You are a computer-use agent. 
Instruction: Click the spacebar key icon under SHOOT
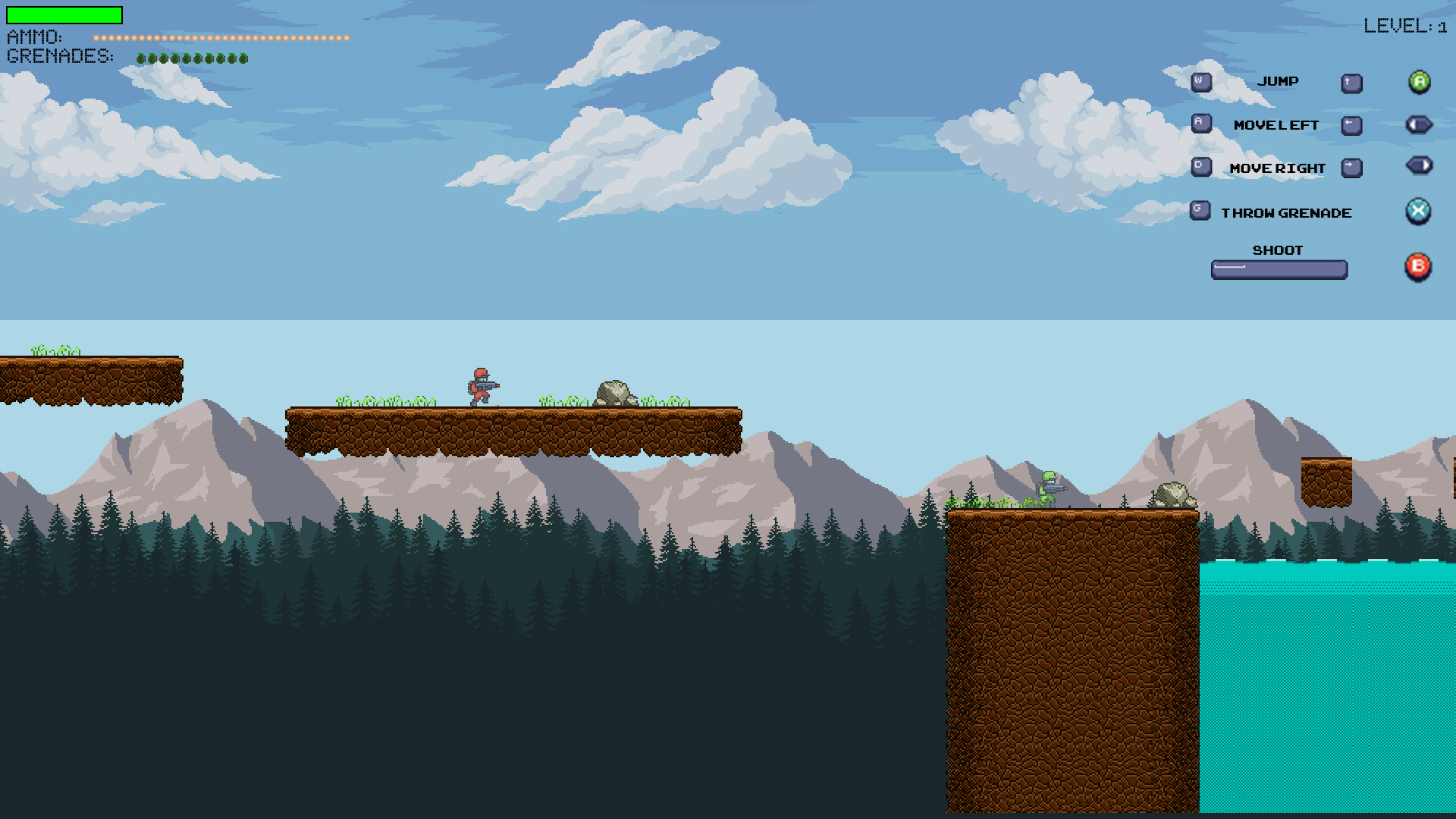1279,269
